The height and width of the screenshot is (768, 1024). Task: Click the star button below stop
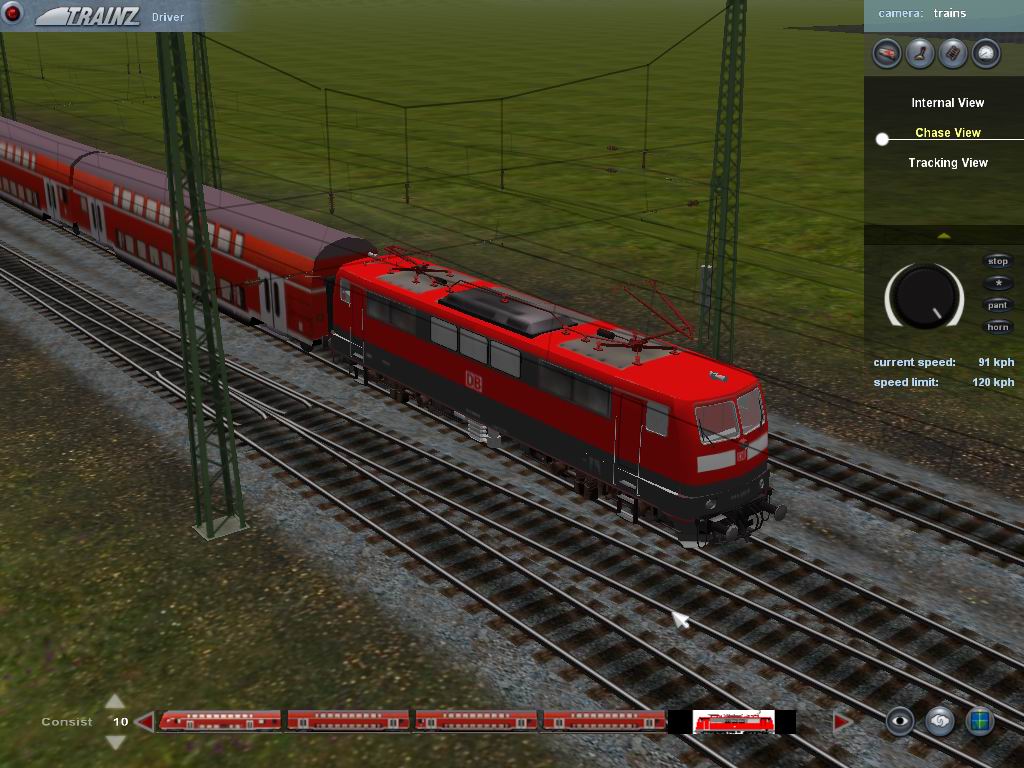coord(998,284)
